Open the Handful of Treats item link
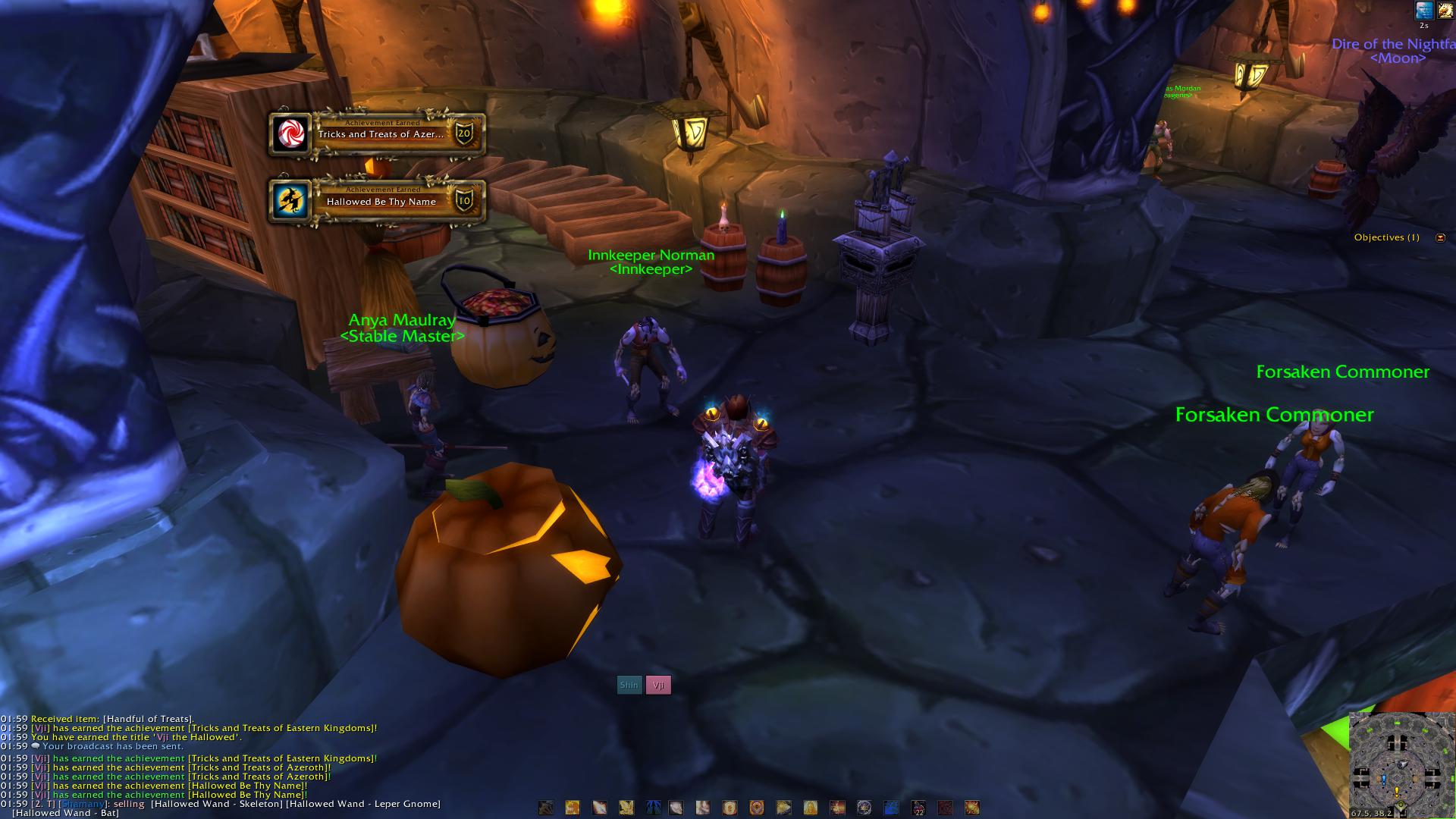 (148, 719)
